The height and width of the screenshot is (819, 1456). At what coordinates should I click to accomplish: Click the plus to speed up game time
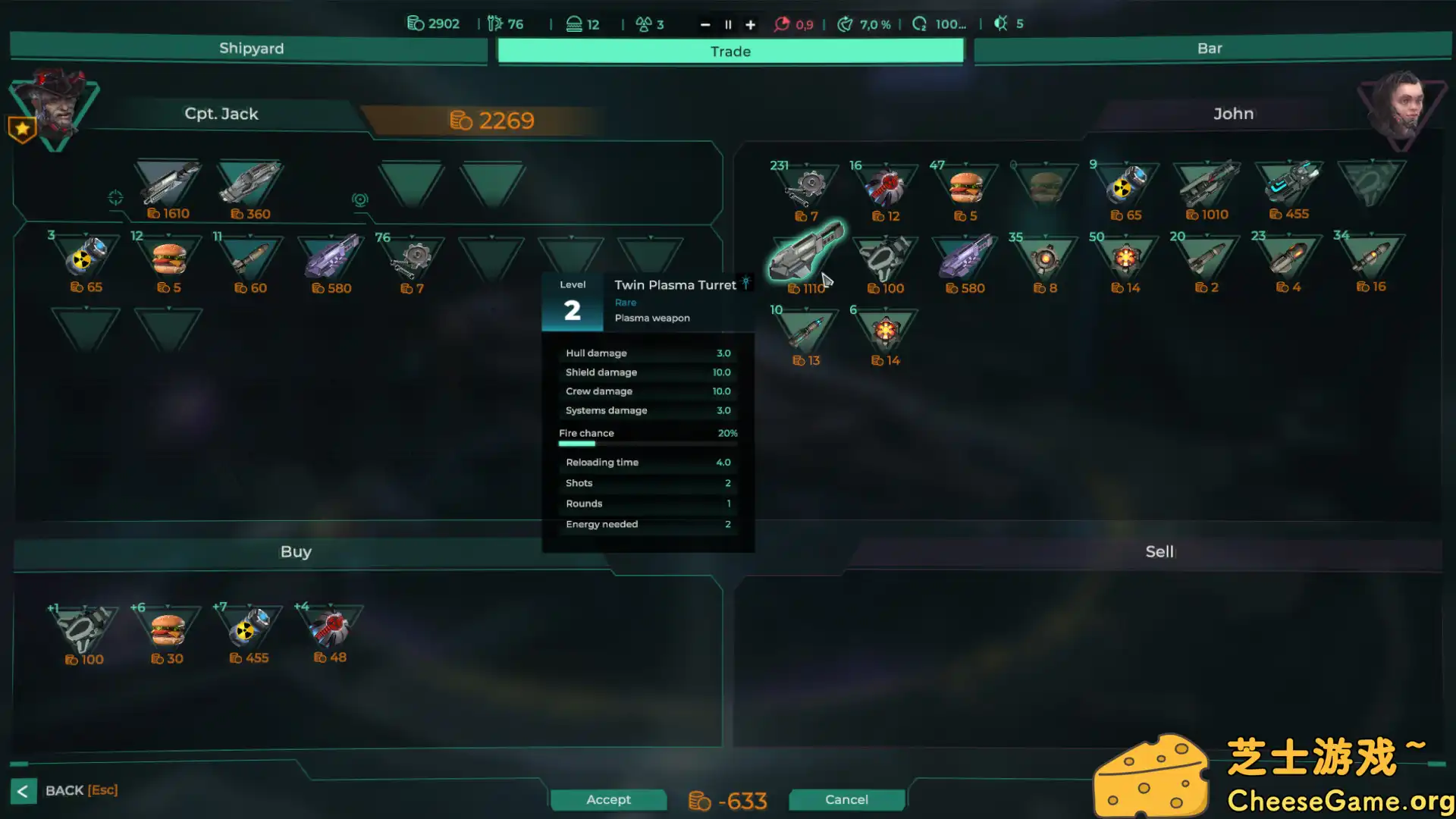[x=750, y=24]
